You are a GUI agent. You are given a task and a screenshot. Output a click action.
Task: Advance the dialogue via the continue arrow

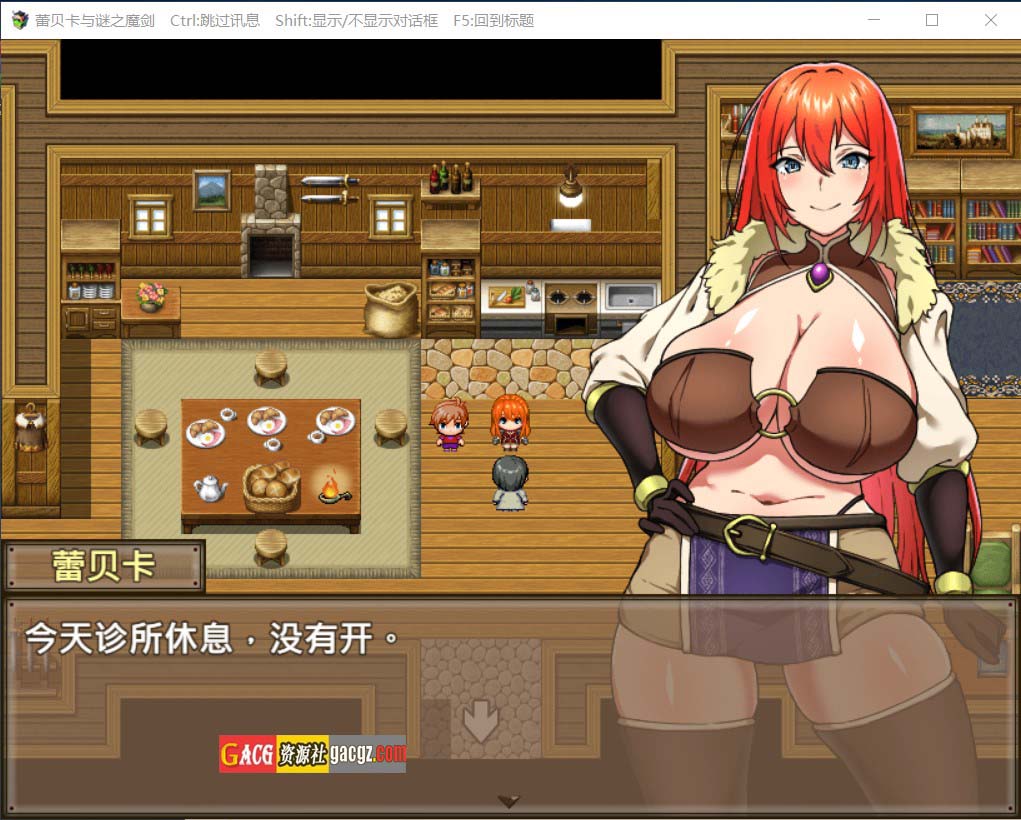tap(509, 801)
